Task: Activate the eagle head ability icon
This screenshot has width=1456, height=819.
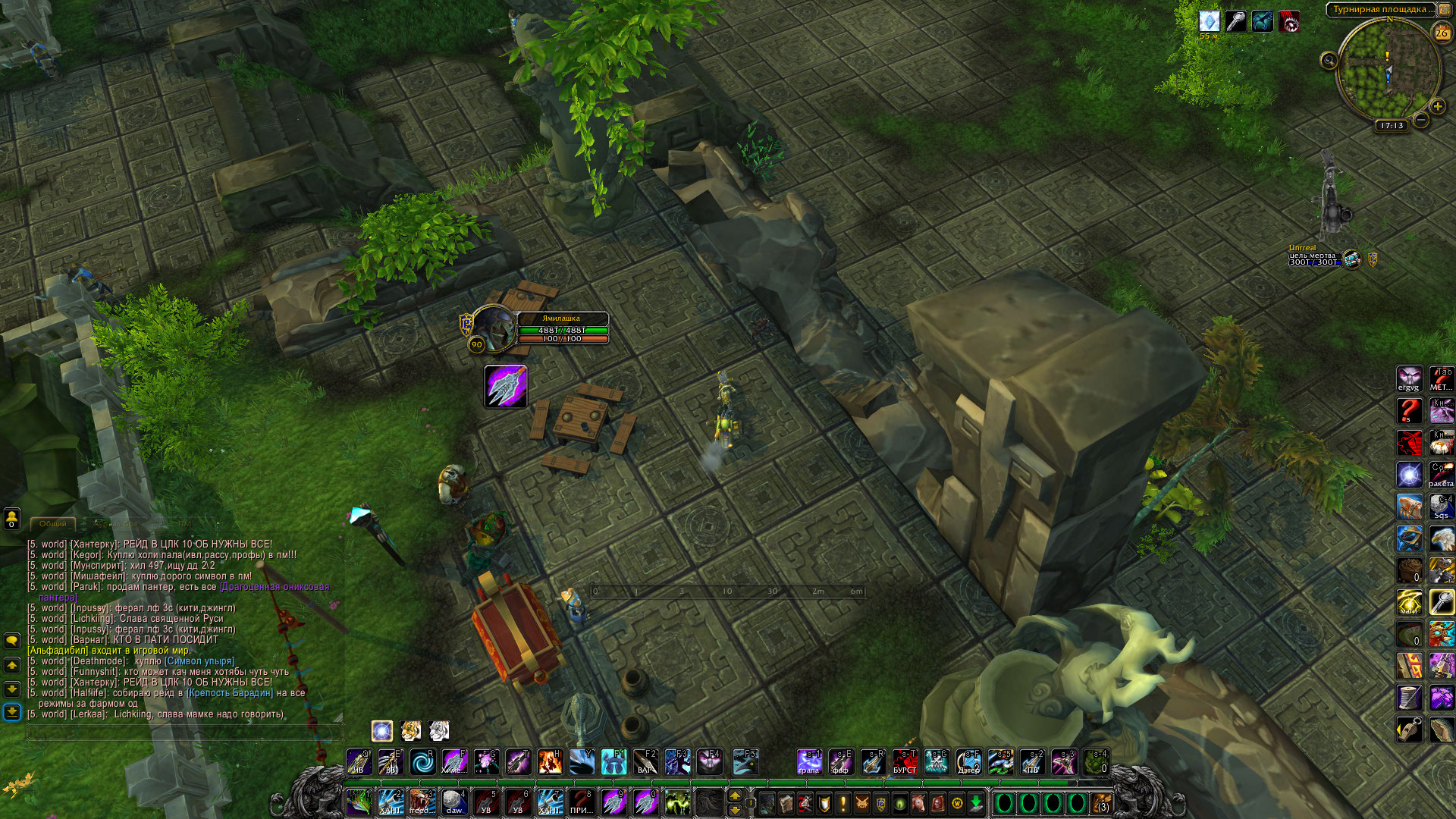Action: 1441,538
